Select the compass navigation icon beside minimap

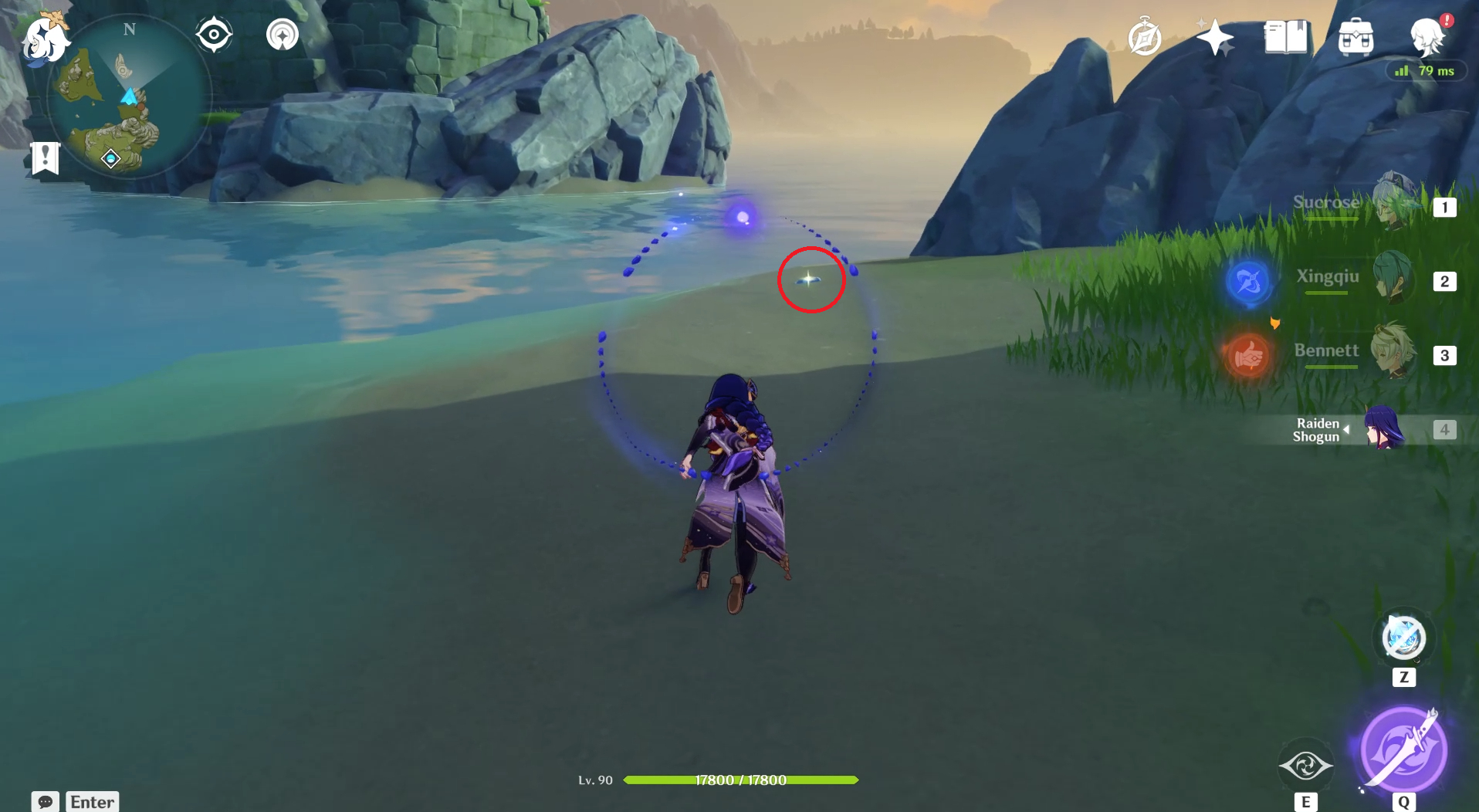pos(215,32)
